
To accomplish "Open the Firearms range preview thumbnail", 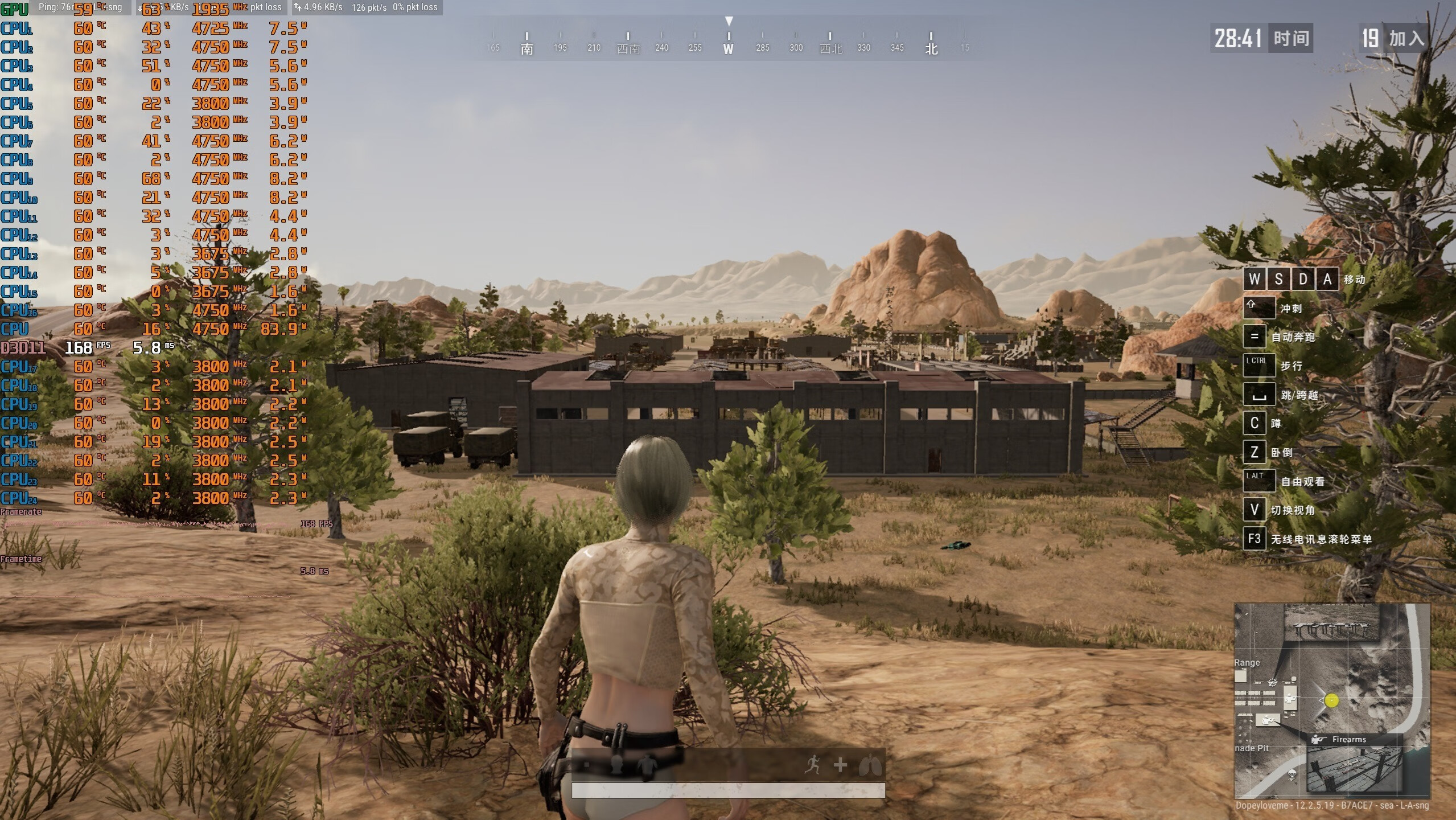I will click(1353, 769).
